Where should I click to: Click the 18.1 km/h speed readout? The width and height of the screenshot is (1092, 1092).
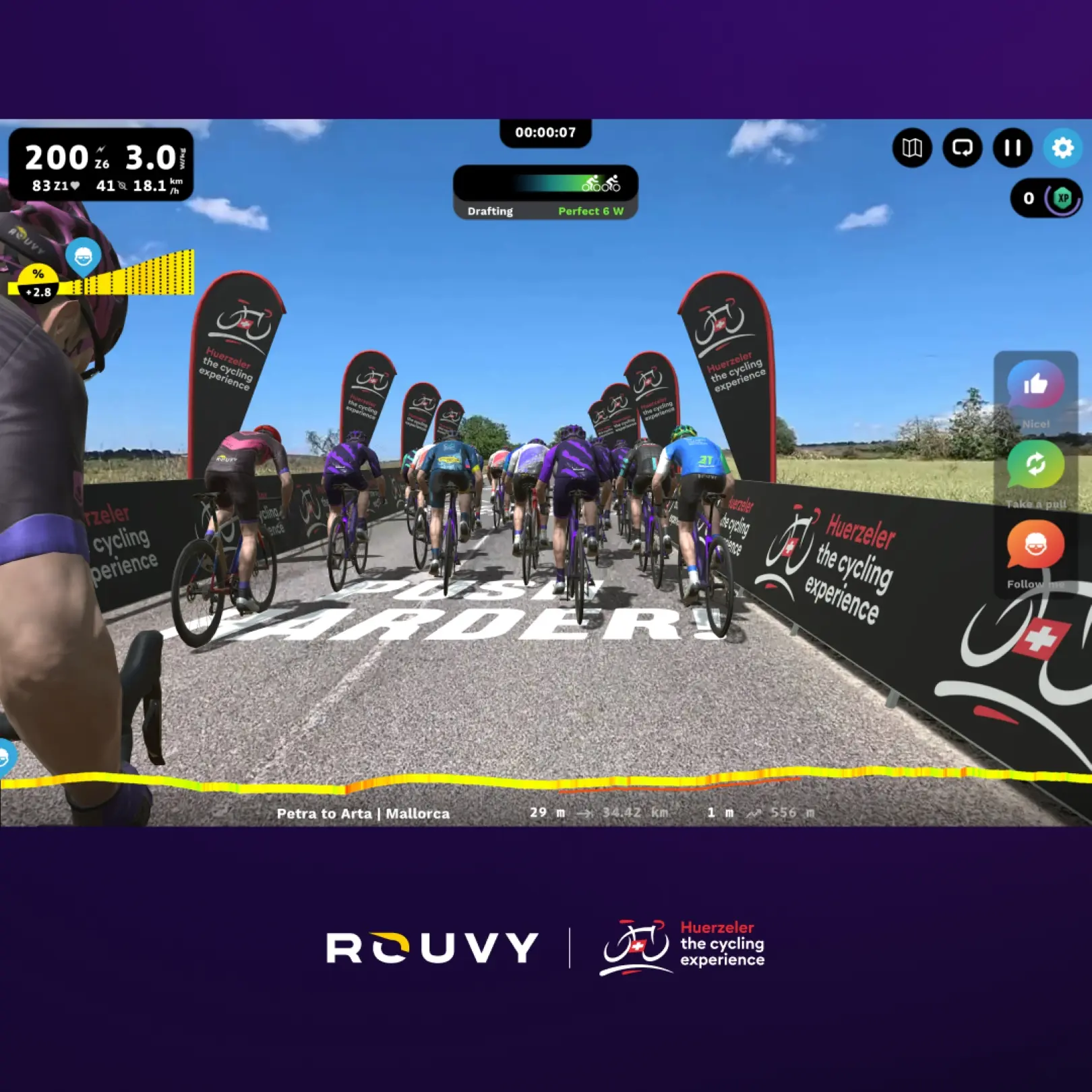pos(156,184)
